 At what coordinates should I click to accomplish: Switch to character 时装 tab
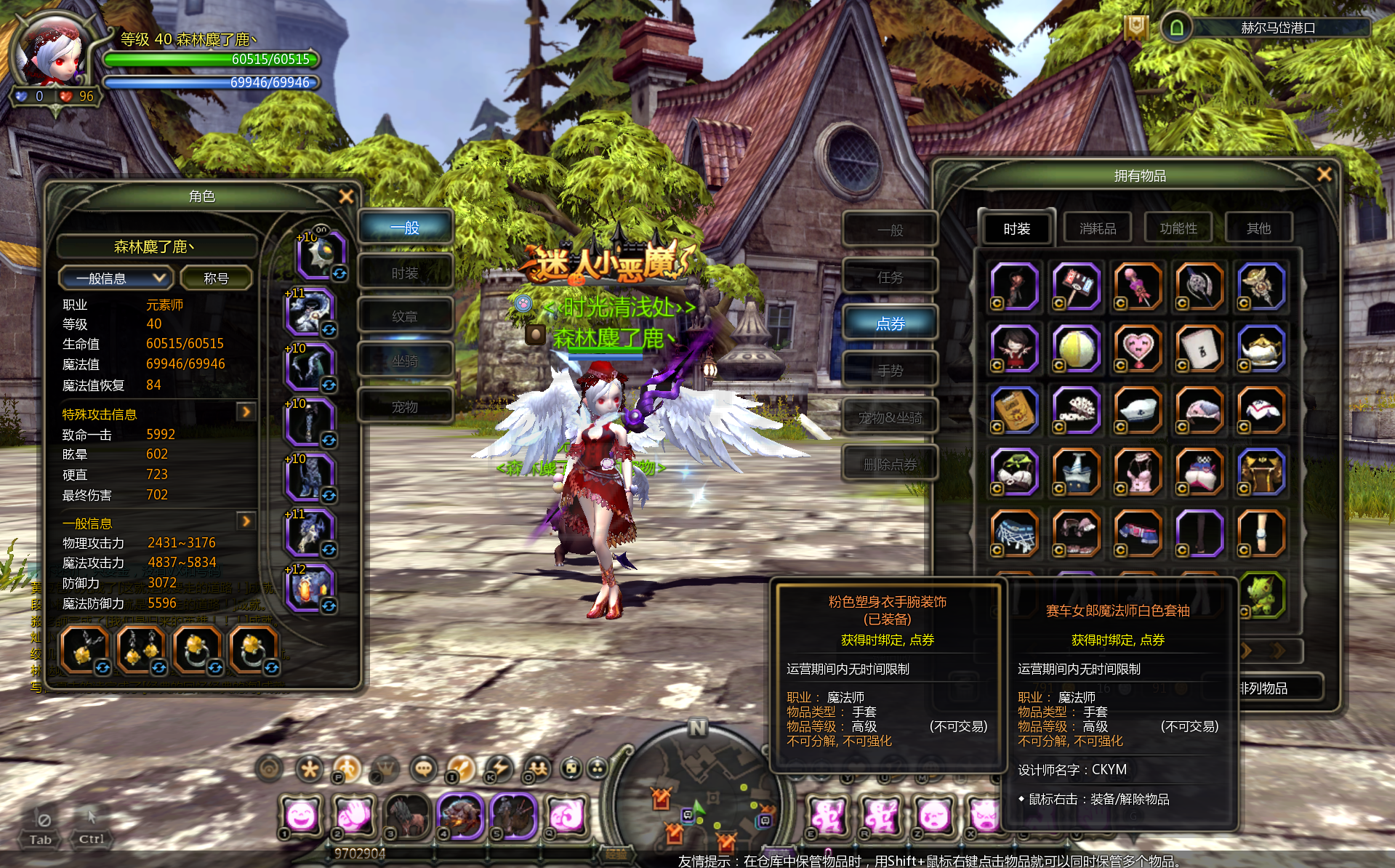(405, 273)
